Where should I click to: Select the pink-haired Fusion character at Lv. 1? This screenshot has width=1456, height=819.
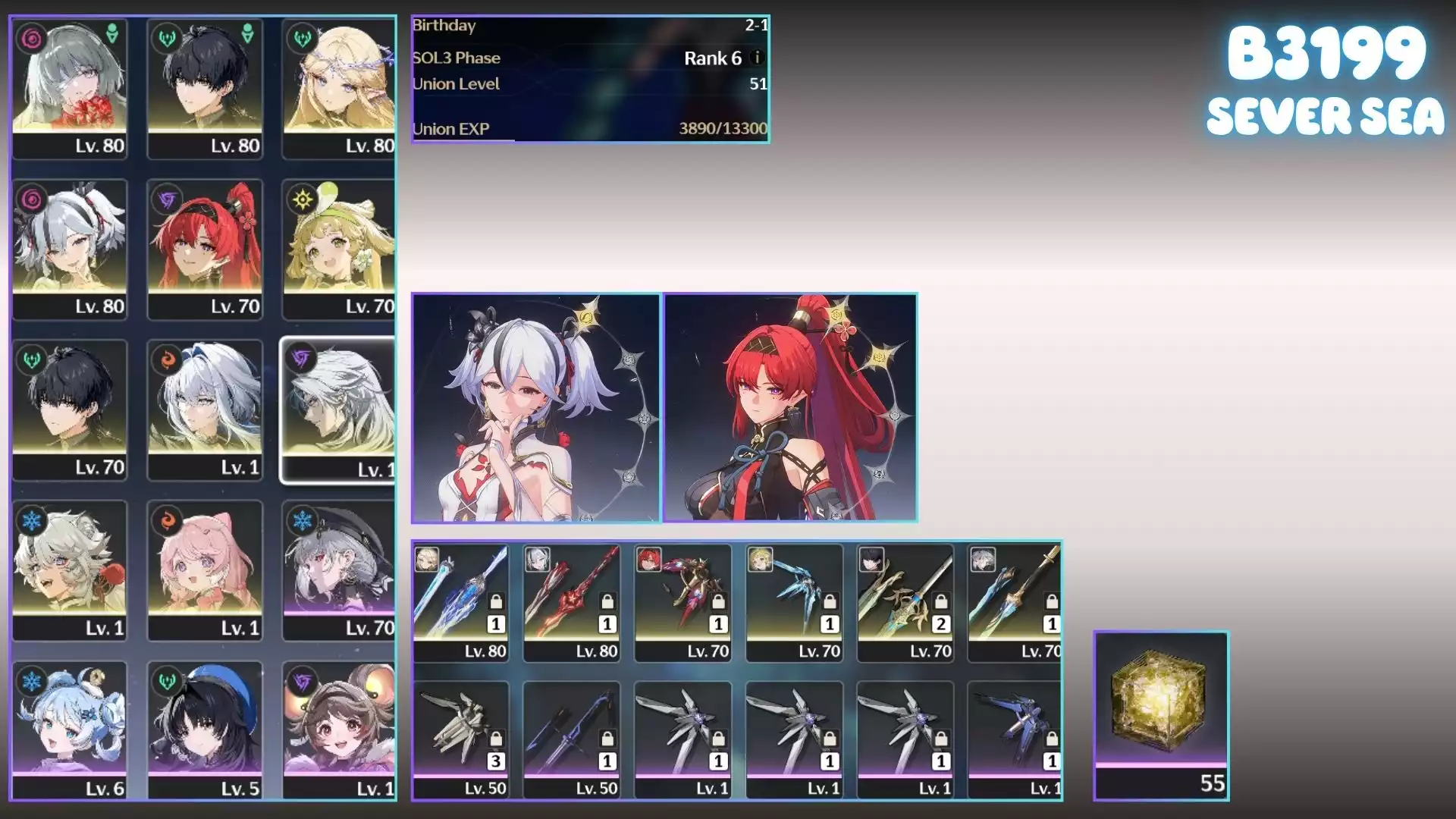(205, 570)
